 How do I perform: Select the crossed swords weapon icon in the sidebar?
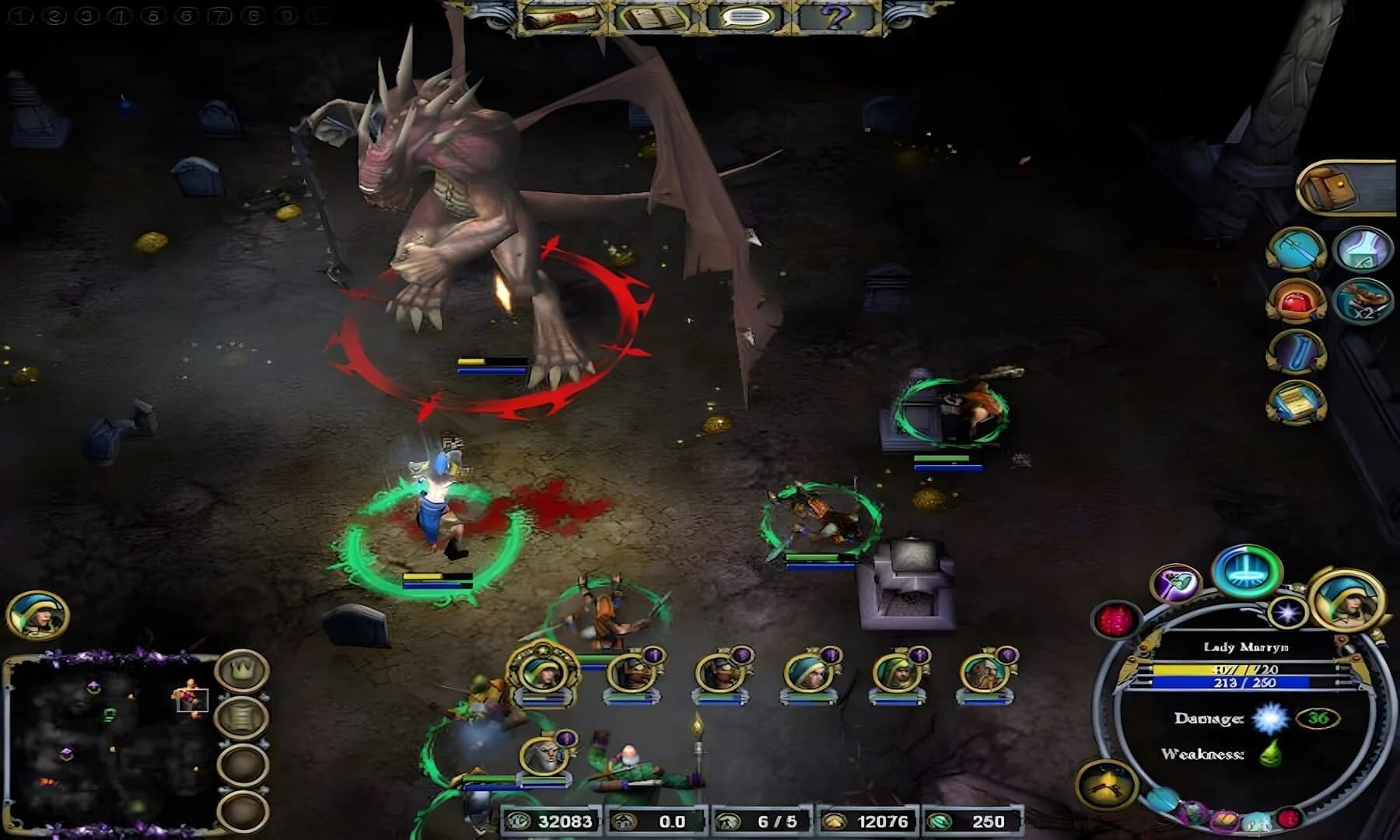1298,250
